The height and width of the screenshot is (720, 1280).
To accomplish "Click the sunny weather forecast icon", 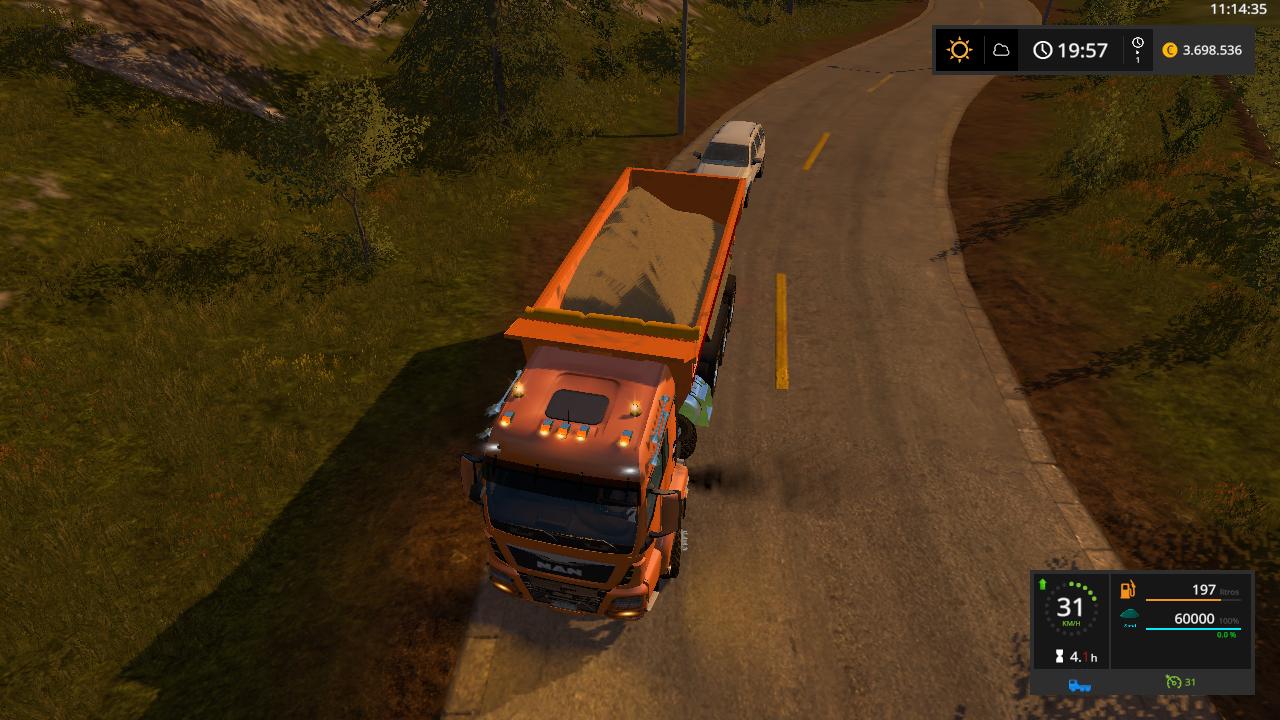I will pos(959,50).
